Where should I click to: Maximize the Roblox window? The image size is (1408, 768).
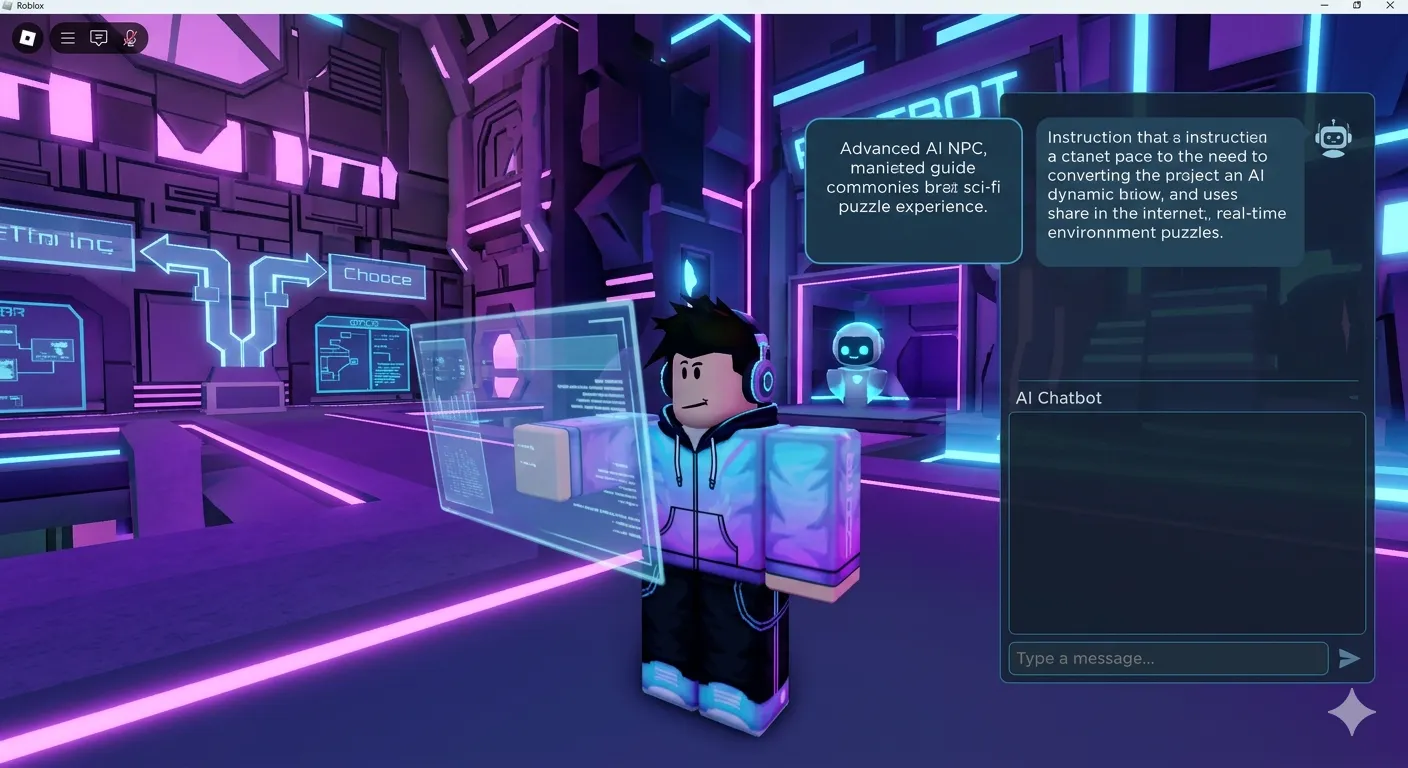[x=1357, y=6]
